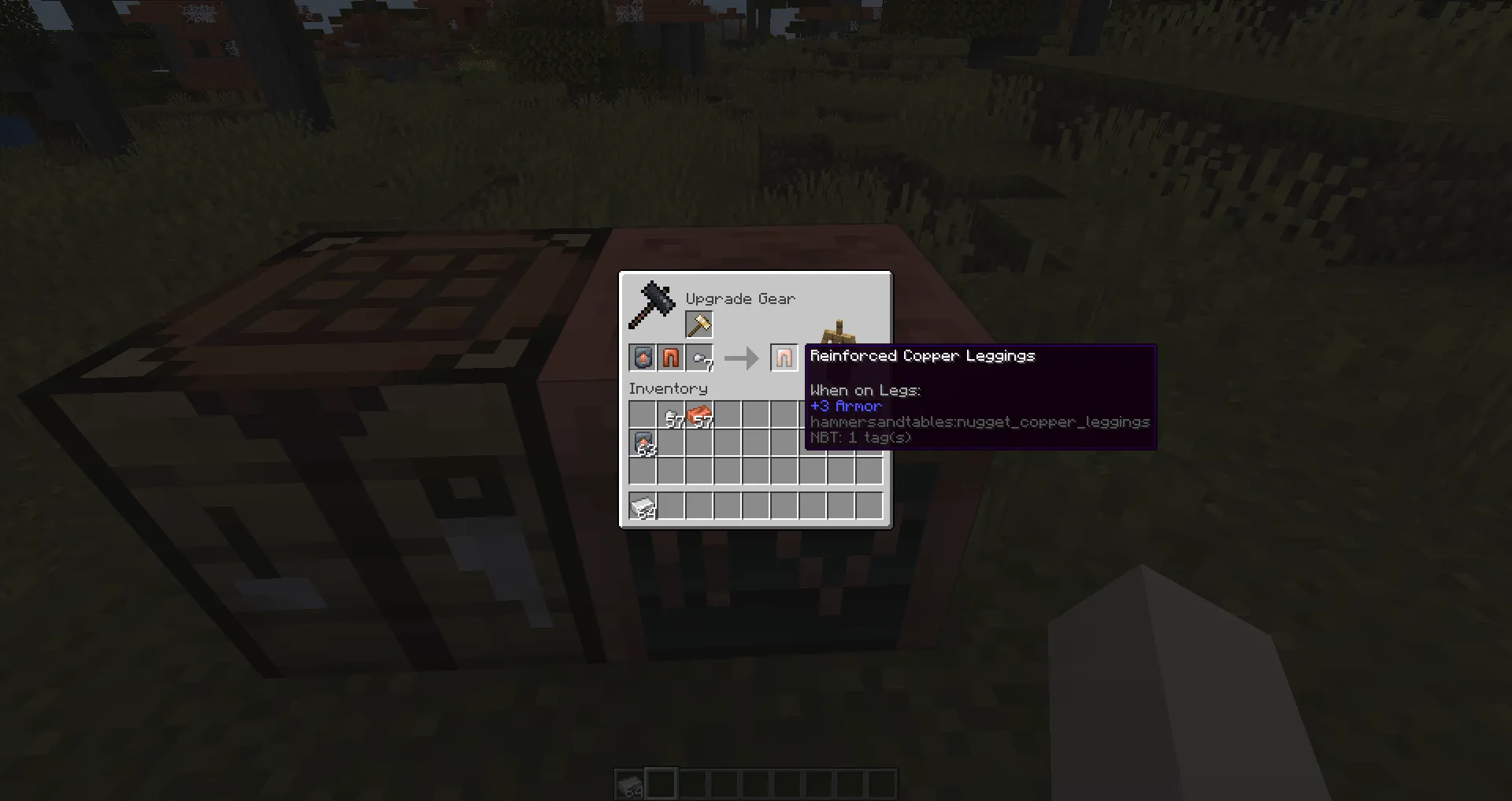This screenshot has width=1512, height=801.
Task: Click the empty slot right of the copper ingots
Action: [728, 415]
